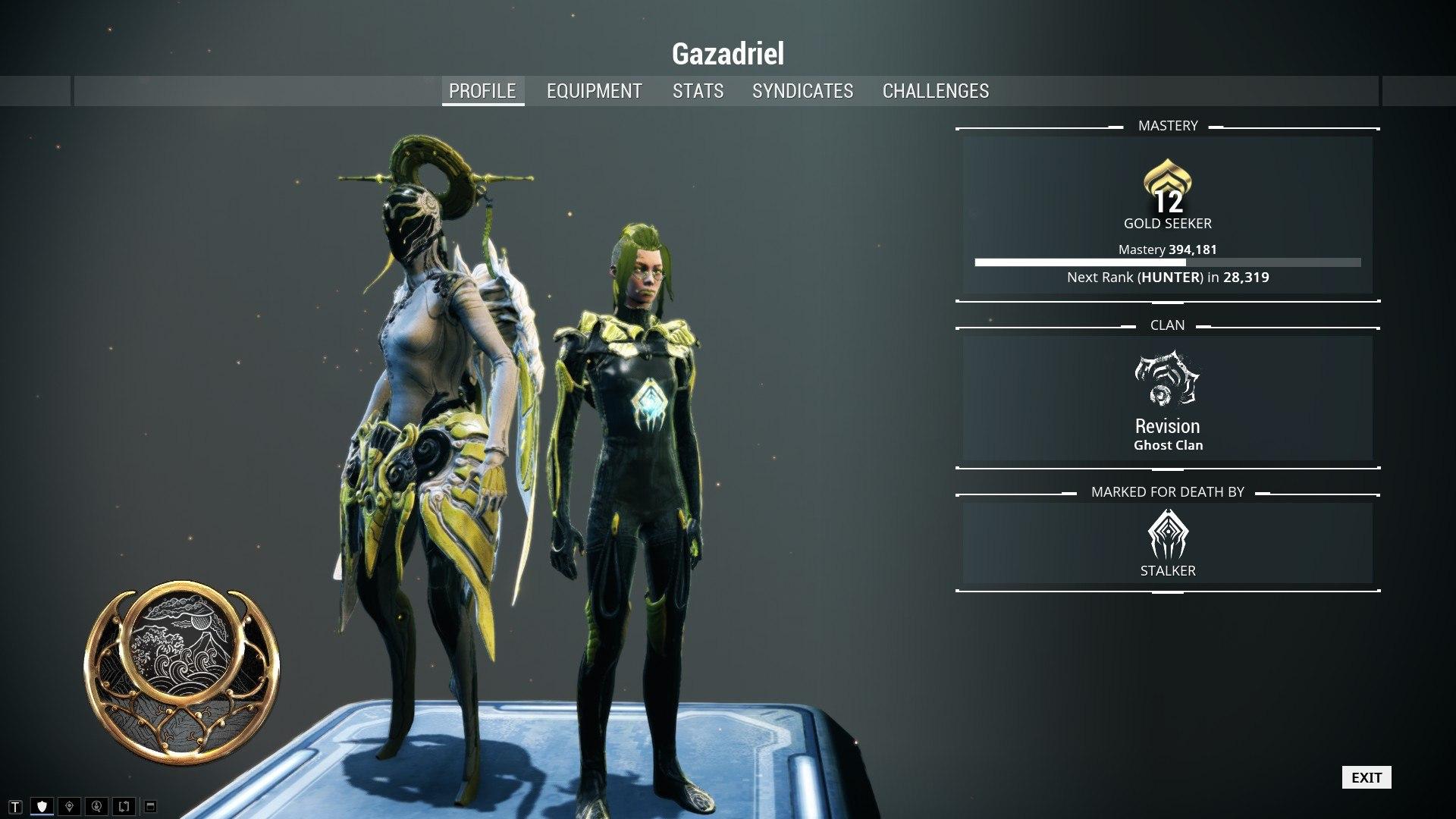
Task: Show the Challenges tab
Action: pos(935,91)
